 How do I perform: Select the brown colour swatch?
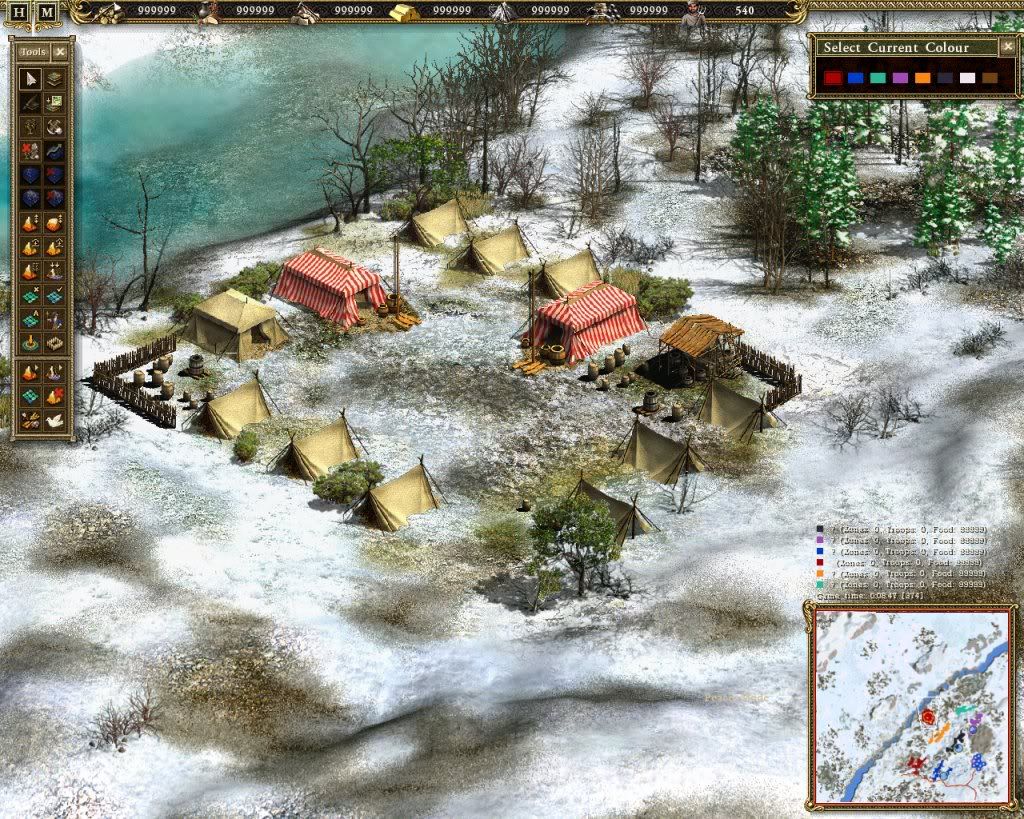tap(989, 77)
